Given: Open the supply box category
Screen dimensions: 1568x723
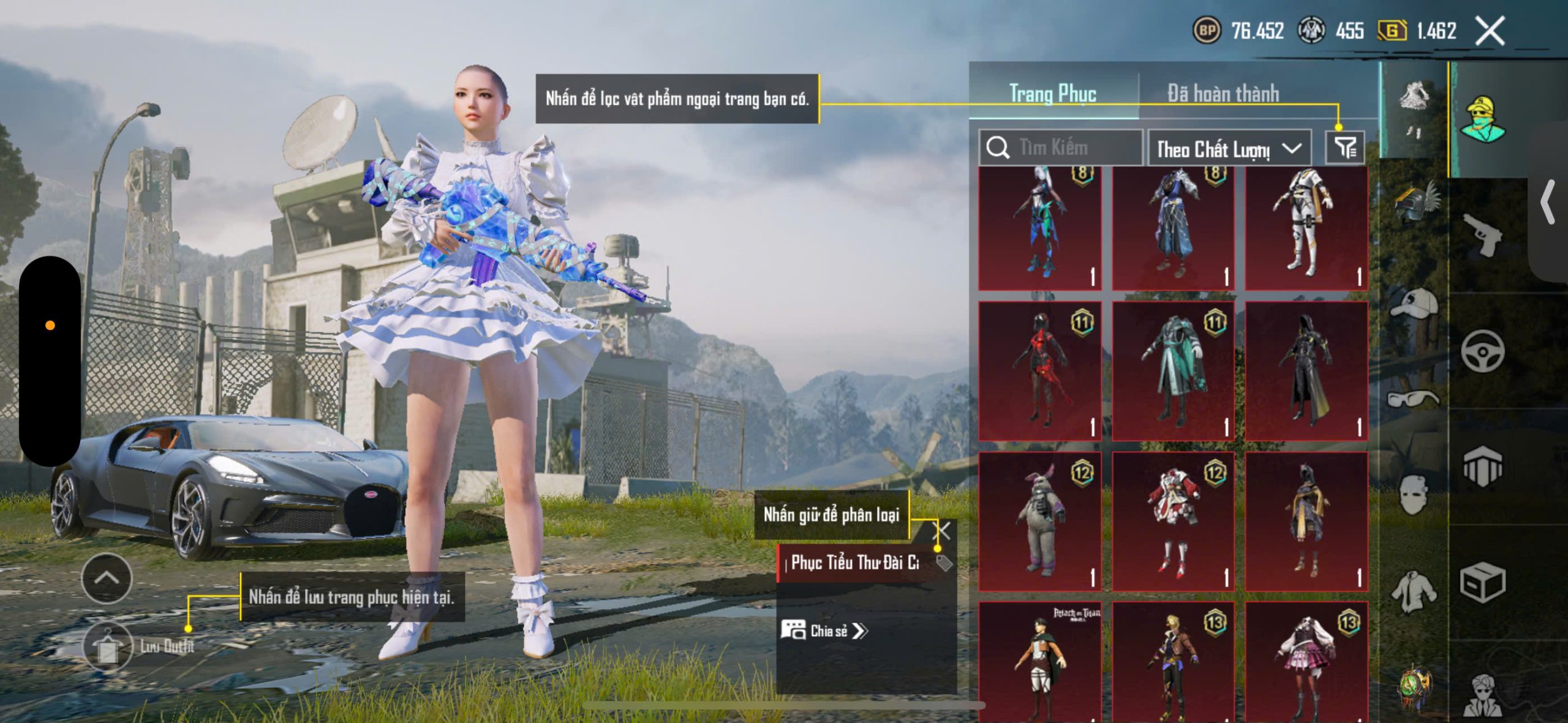Looking at the screenshot, I should (1482, 582).
